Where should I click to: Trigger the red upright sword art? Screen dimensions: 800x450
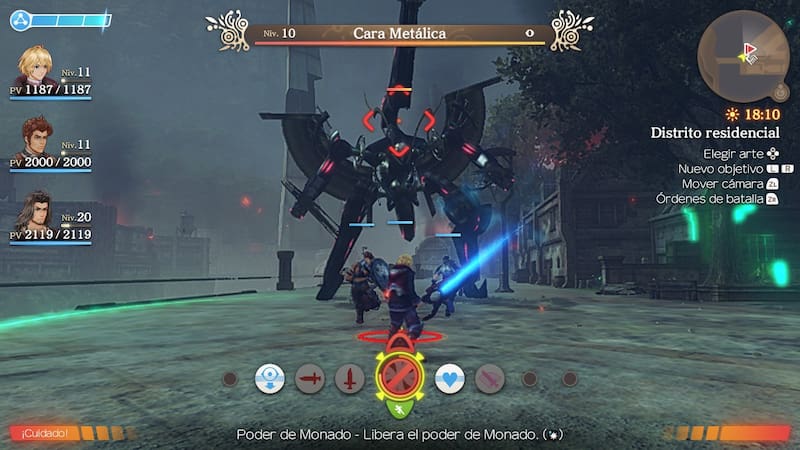(349, 379)
